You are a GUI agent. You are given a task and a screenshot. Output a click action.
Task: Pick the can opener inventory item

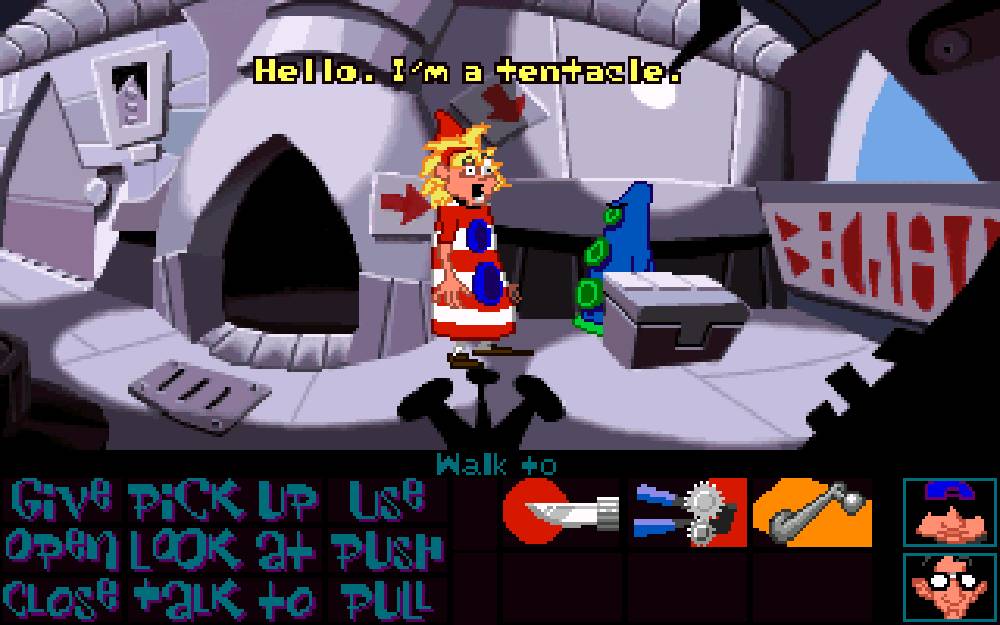688,513
